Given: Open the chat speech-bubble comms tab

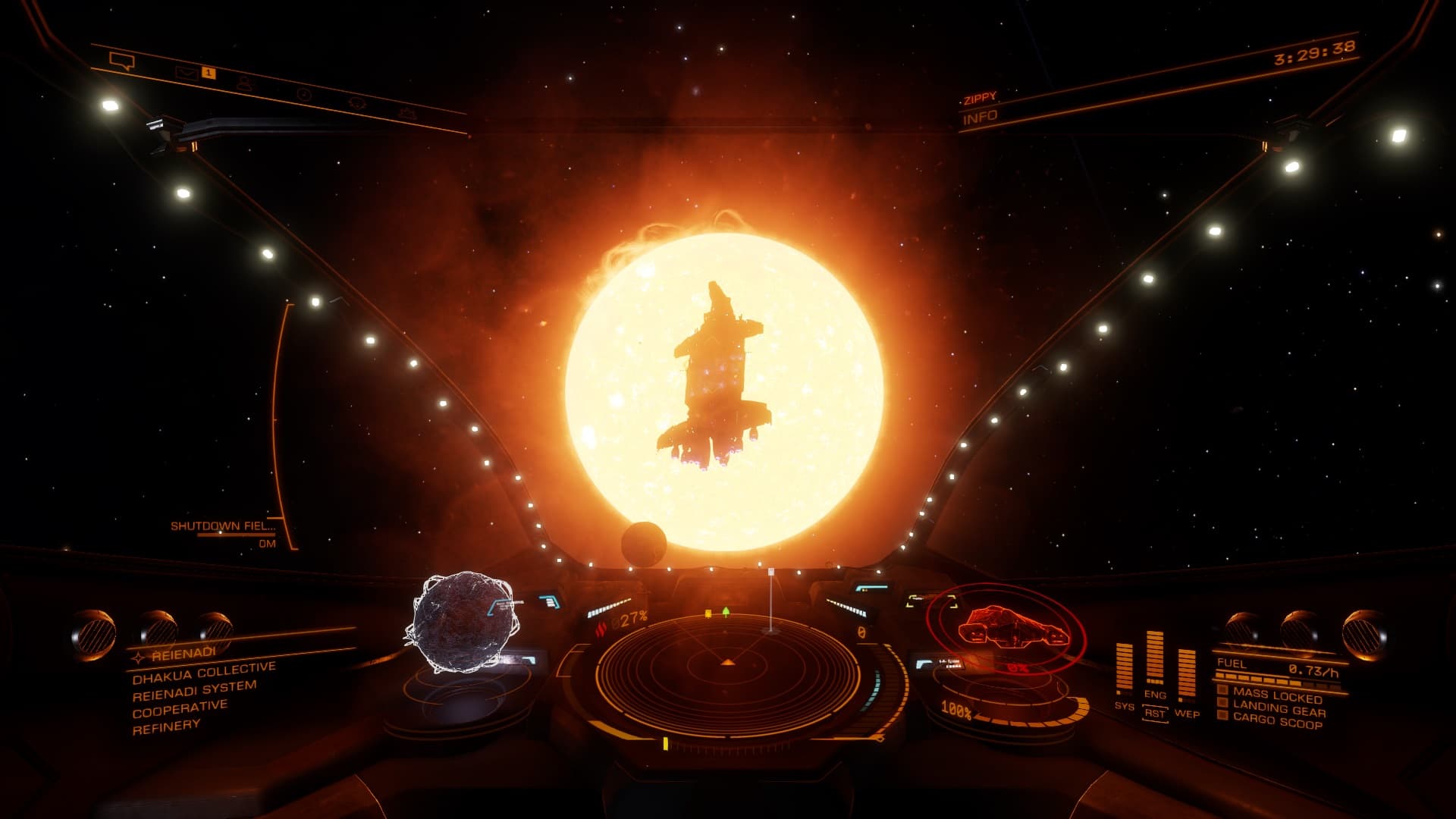Looking at the screenshot, I should (121, 61).
